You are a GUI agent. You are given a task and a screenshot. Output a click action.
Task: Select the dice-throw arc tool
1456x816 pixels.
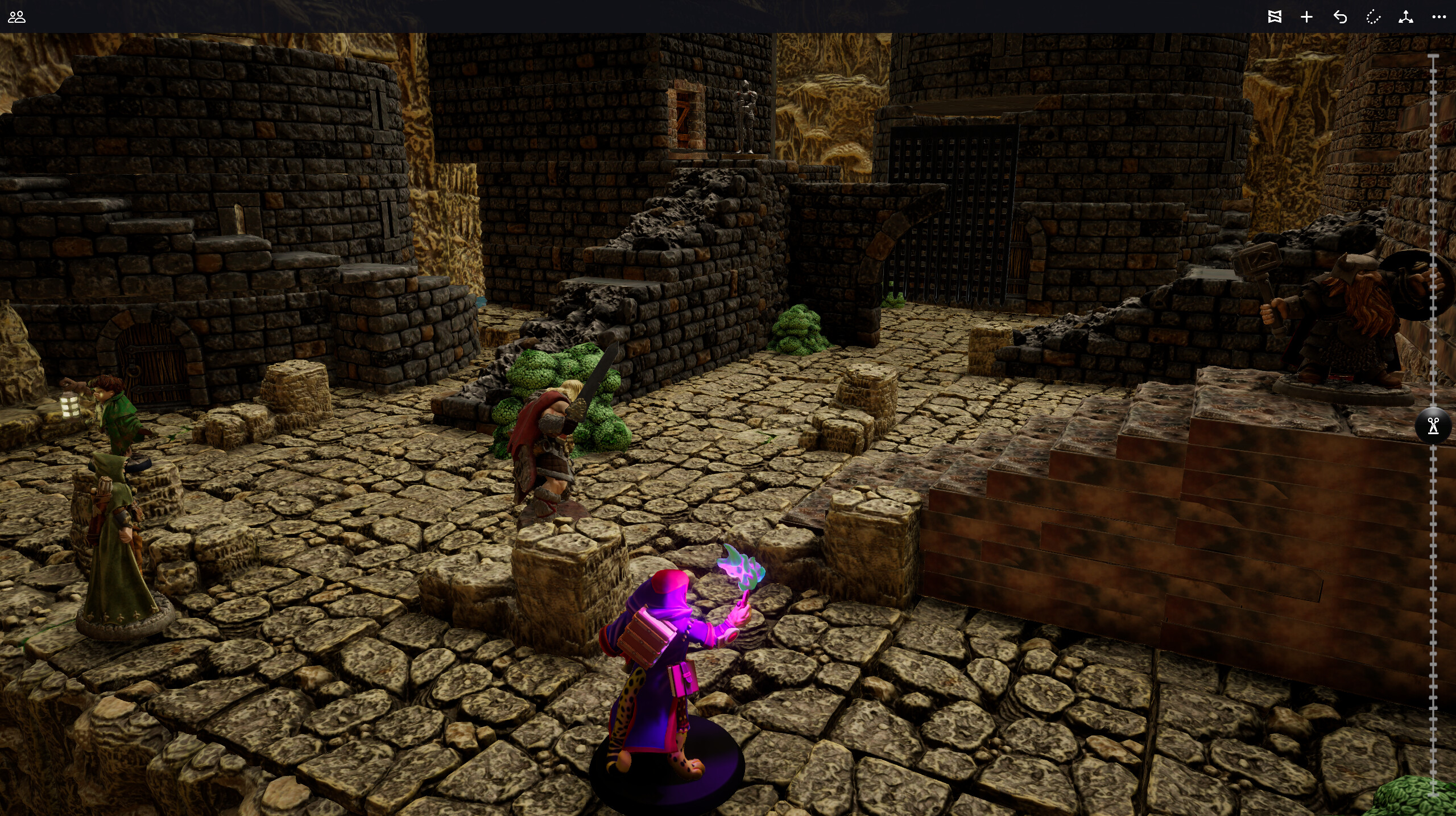[1372, 17]
